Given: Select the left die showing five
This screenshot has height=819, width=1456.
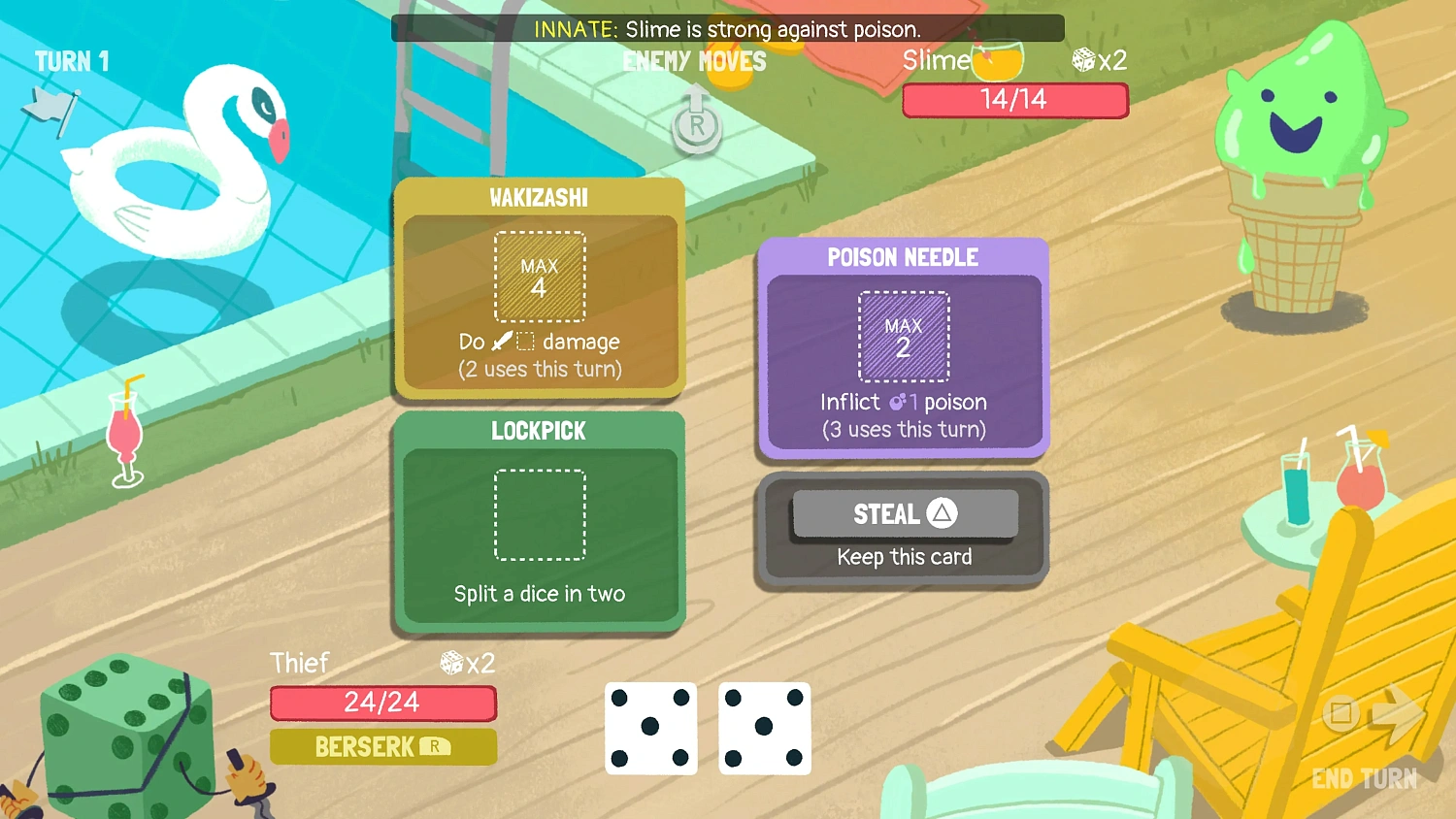Looking at the screenshot, I should click(x=650, y=729).
